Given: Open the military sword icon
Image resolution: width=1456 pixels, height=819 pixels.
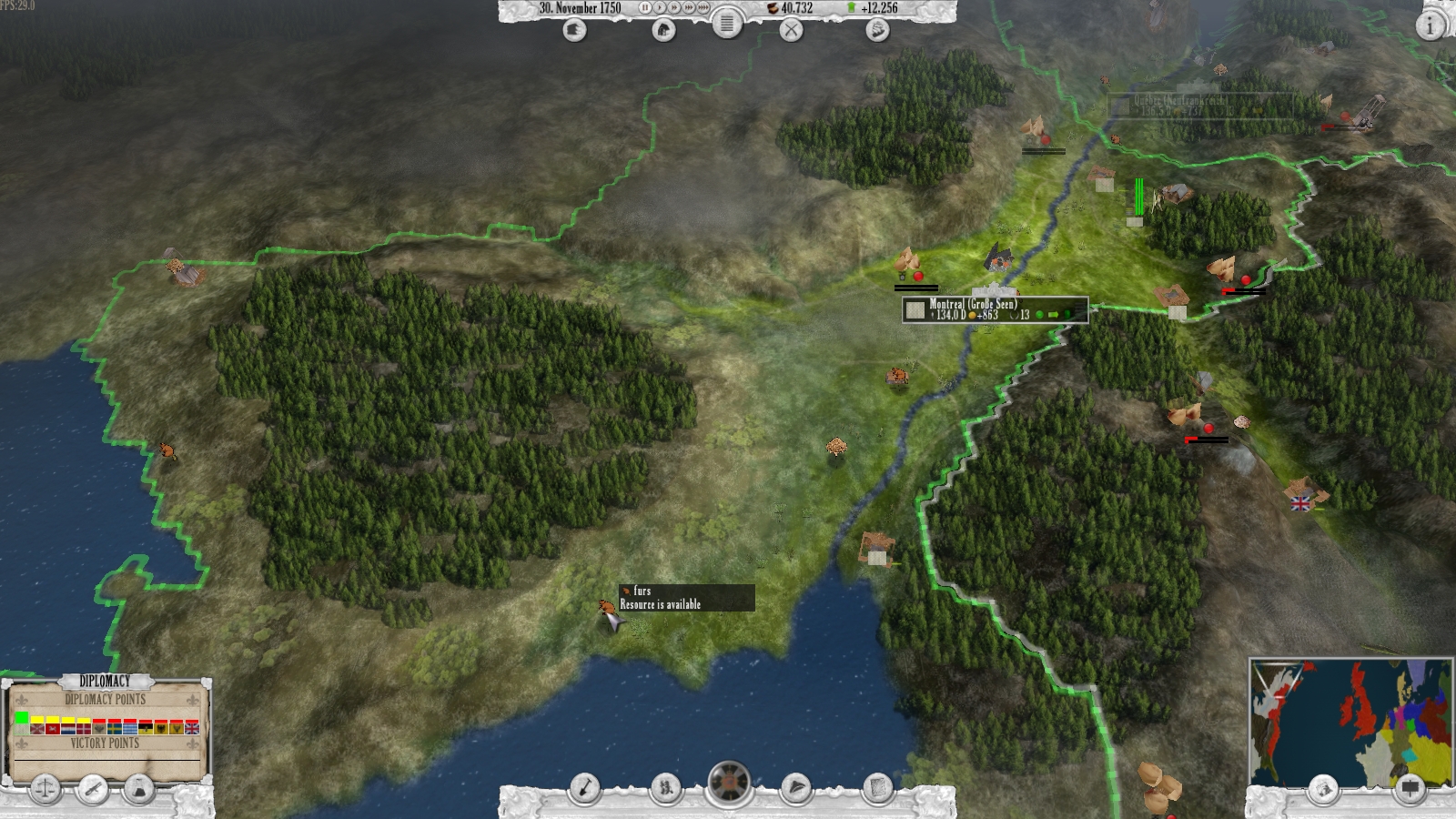Looking at the screenshot, I should tap(92, 790).
